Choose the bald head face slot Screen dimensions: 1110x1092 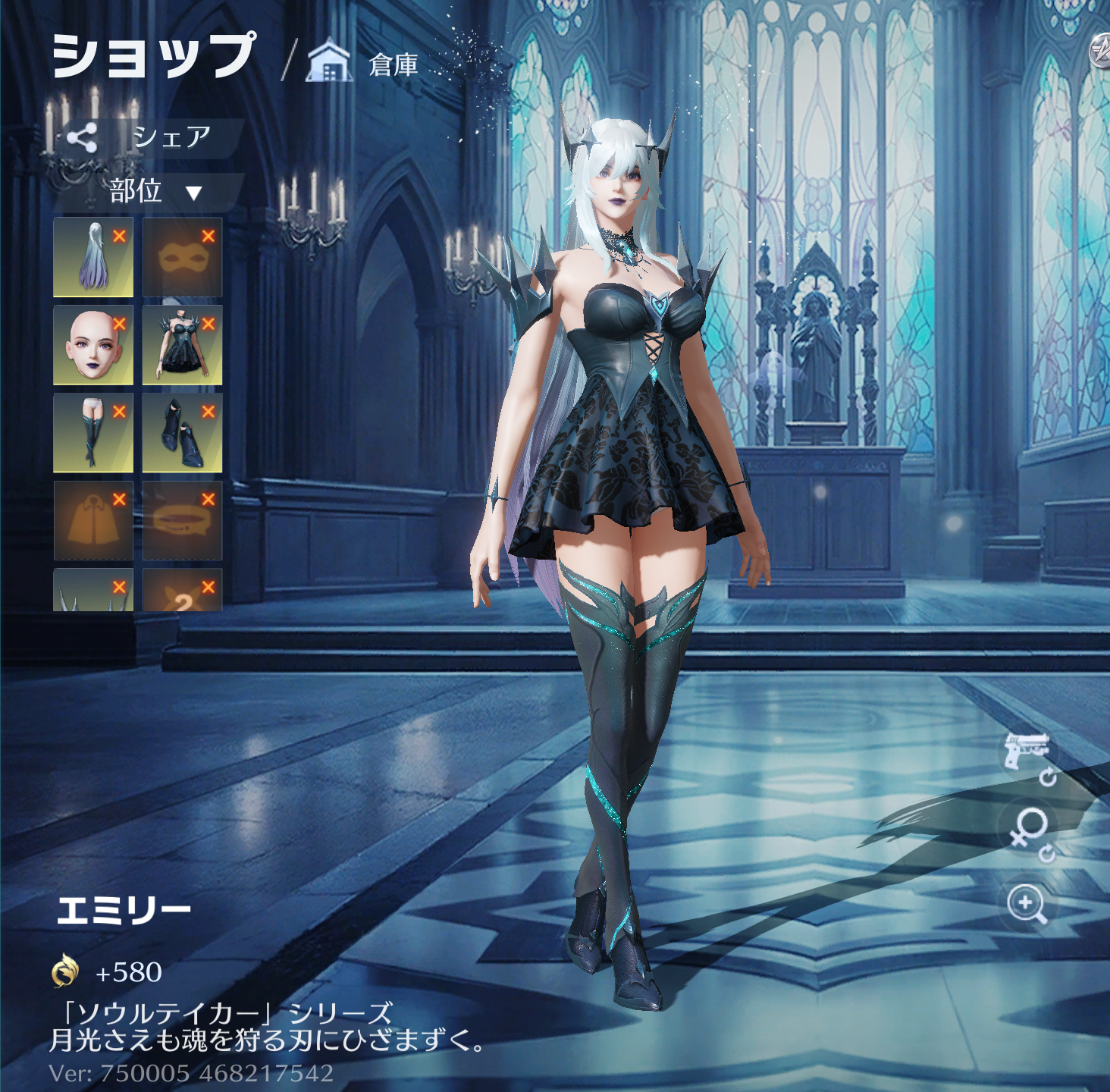(x=92, y=345)
